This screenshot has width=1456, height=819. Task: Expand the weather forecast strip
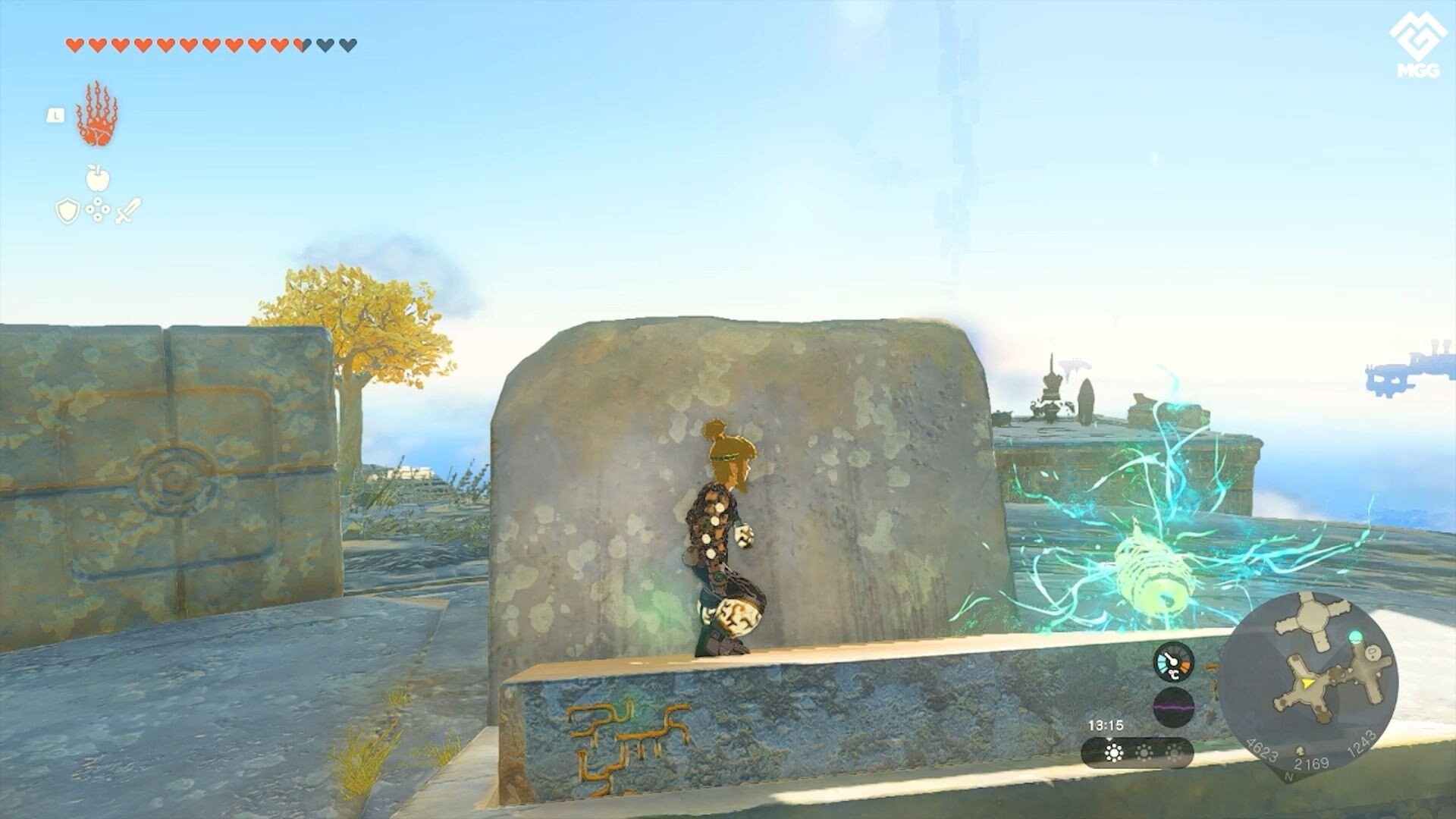1137,753
